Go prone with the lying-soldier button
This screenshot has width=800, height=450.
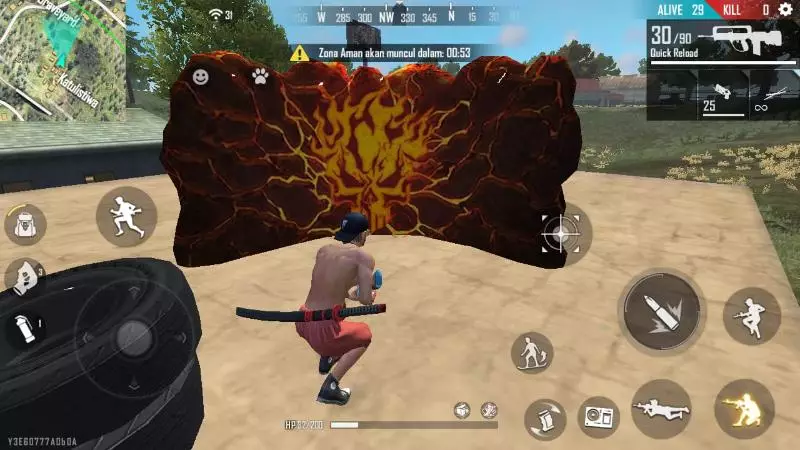[x=661, y=408]
